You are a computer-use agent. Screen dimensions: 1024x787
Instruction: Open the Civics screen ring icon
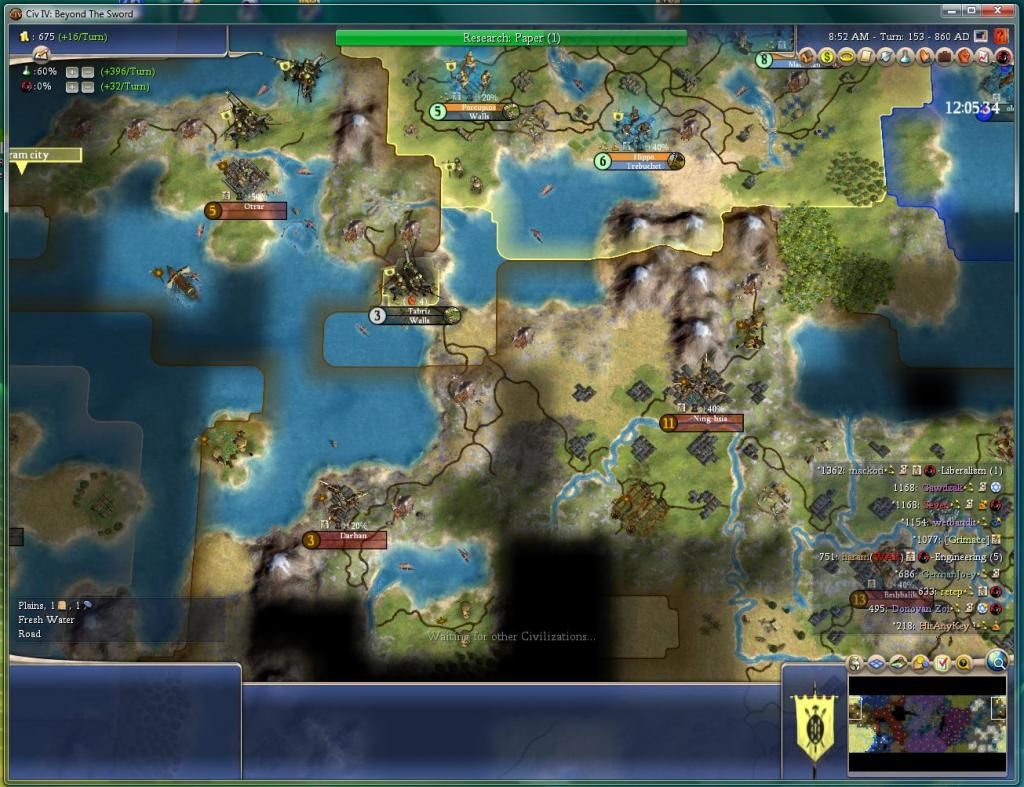(x=848, y=57)
